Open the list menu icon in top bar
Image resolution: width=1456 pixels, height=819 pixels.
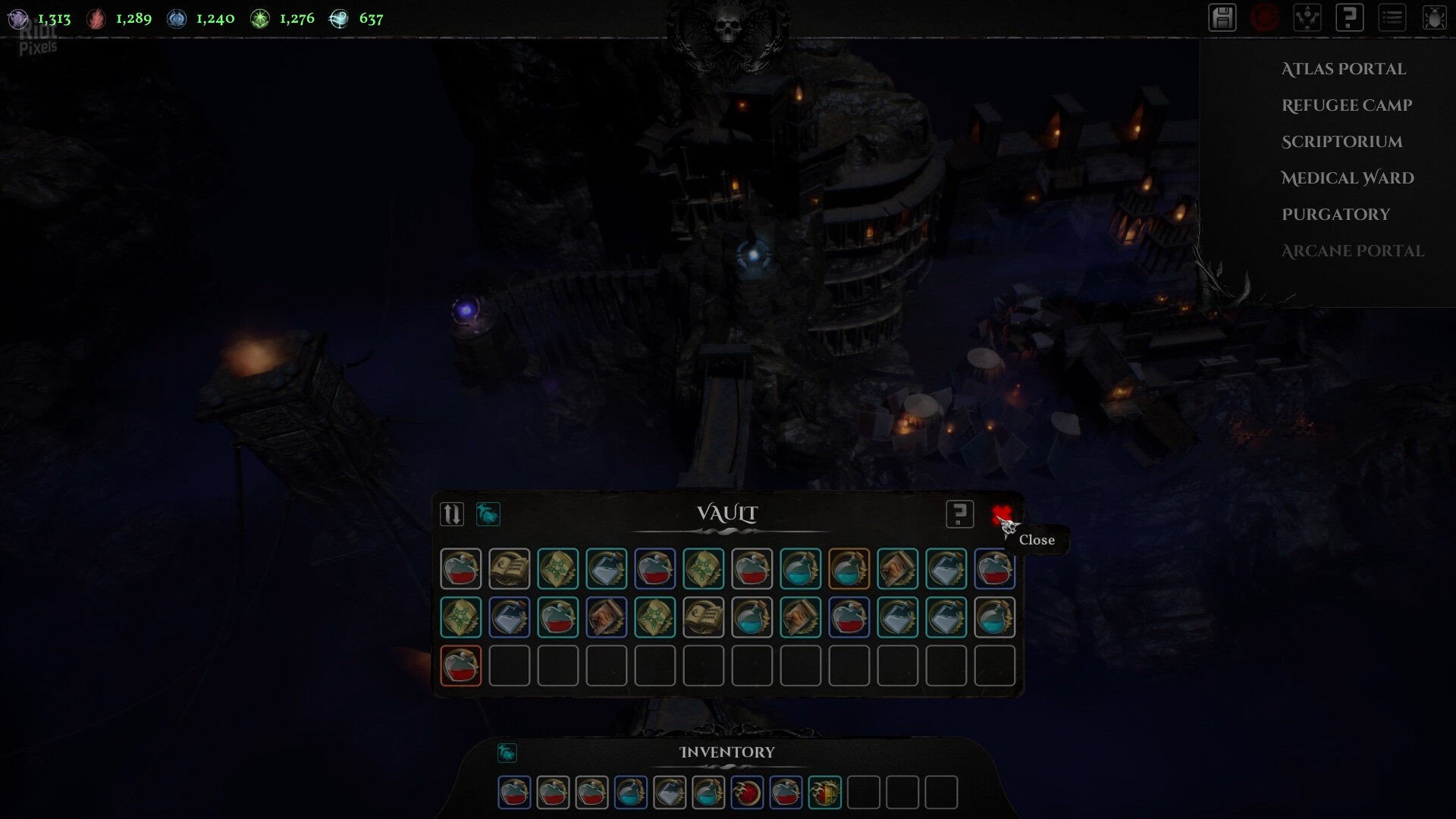point(1392,18)
